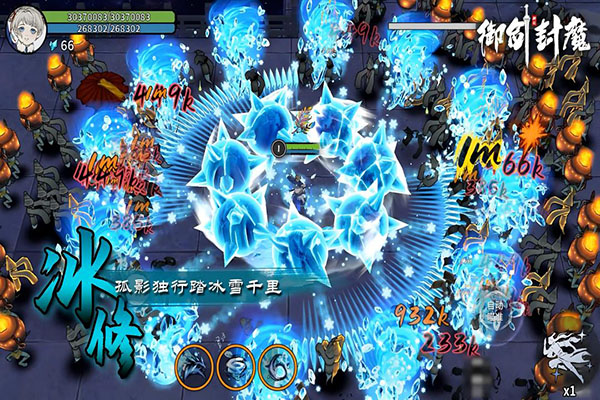This screenshot has width=600, height=400.
Task: Use the whirlwind tornado skill
Action: (x=235, y=366)
